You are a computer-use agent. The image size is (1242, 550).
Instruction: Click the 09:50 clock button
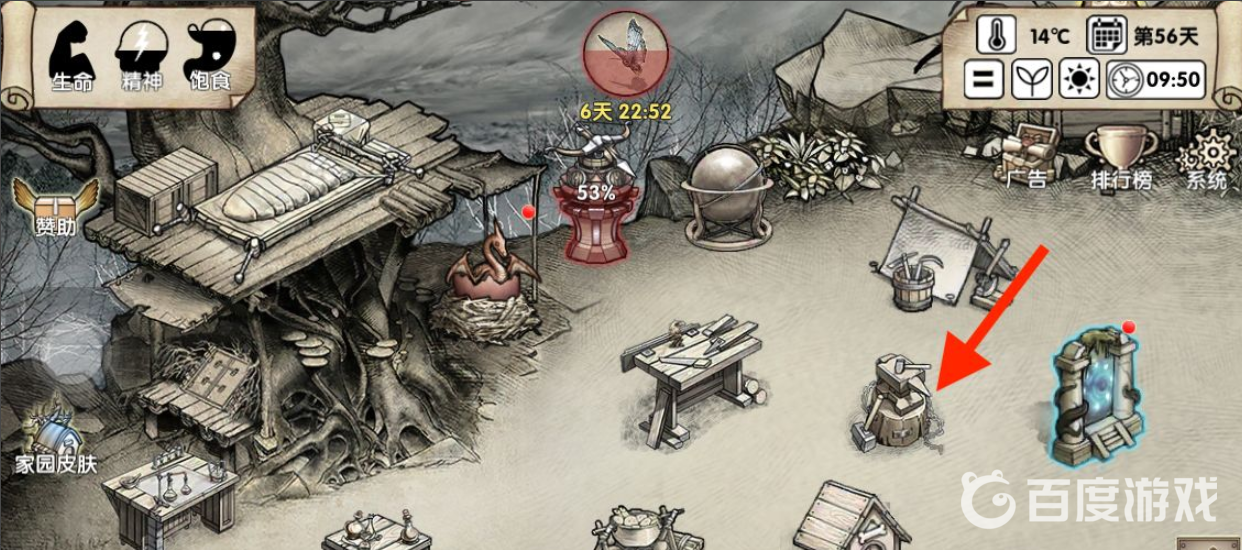tap(1156, 79)
